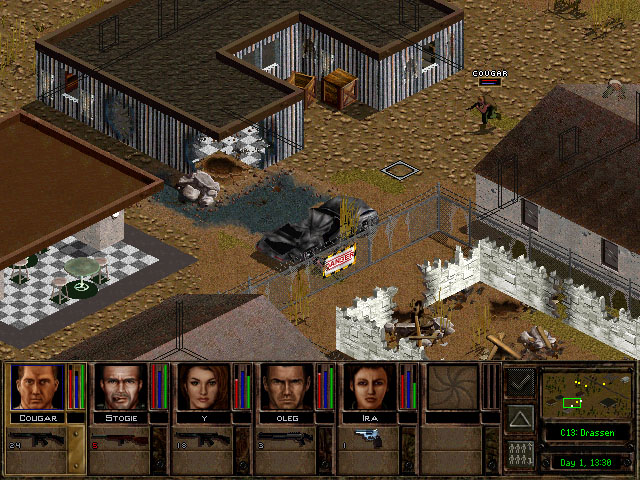This screenshot has height=480, width=640.
Task: Click Y's submachine gun slot
Action: click(204, 439)
